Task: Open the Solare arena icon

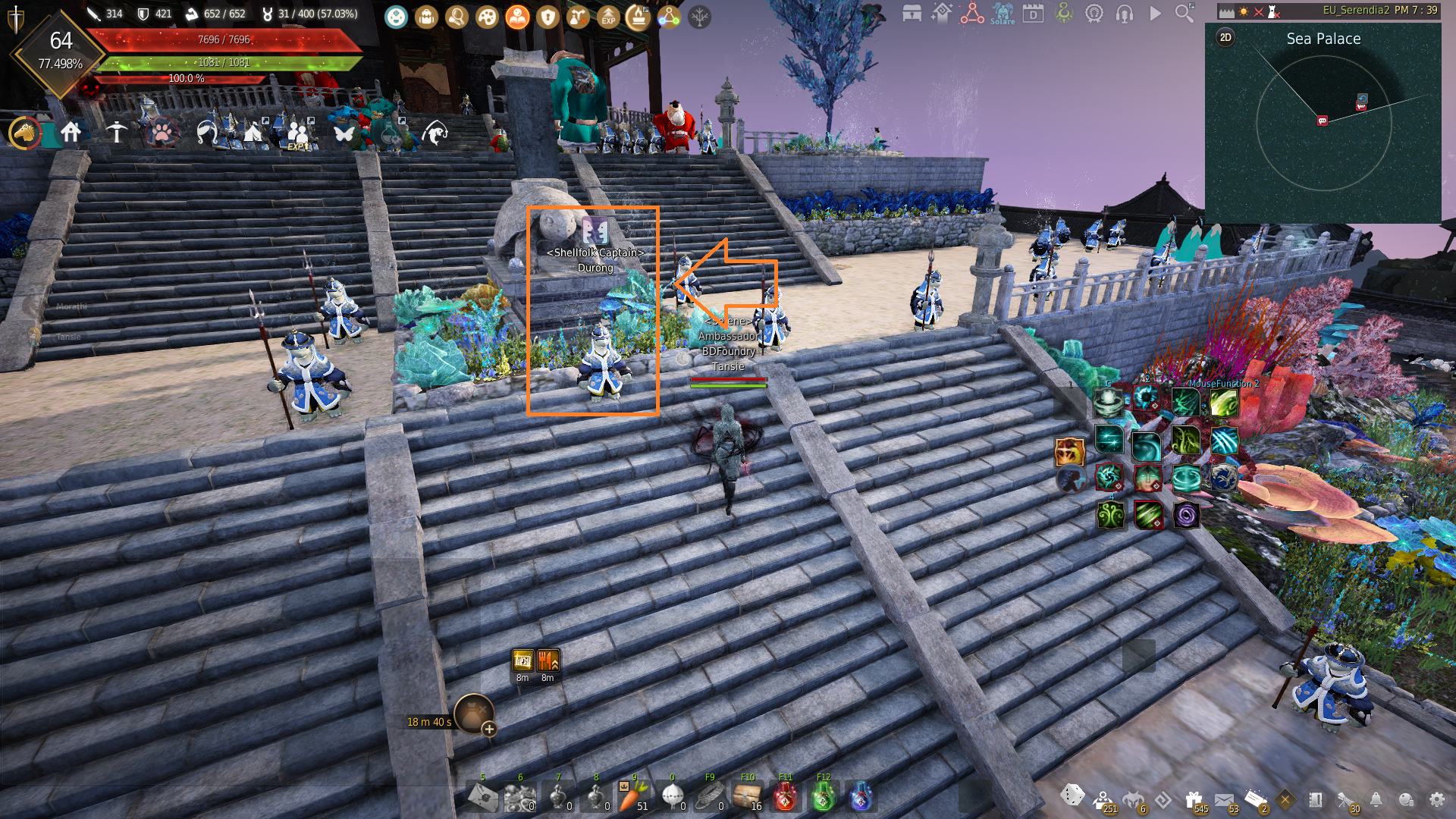Action: point(1003,13)
